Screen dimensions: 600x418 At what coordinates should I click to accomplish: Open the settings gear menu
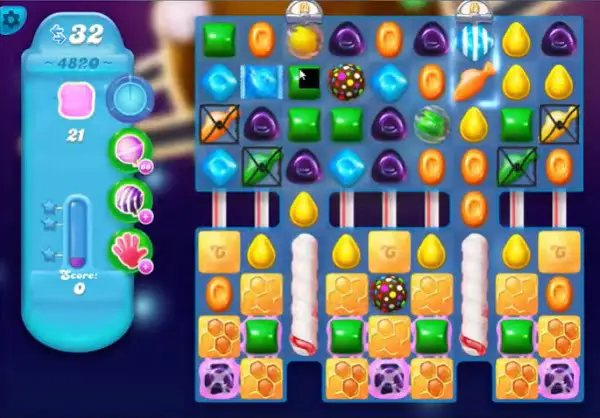point(15,20)
